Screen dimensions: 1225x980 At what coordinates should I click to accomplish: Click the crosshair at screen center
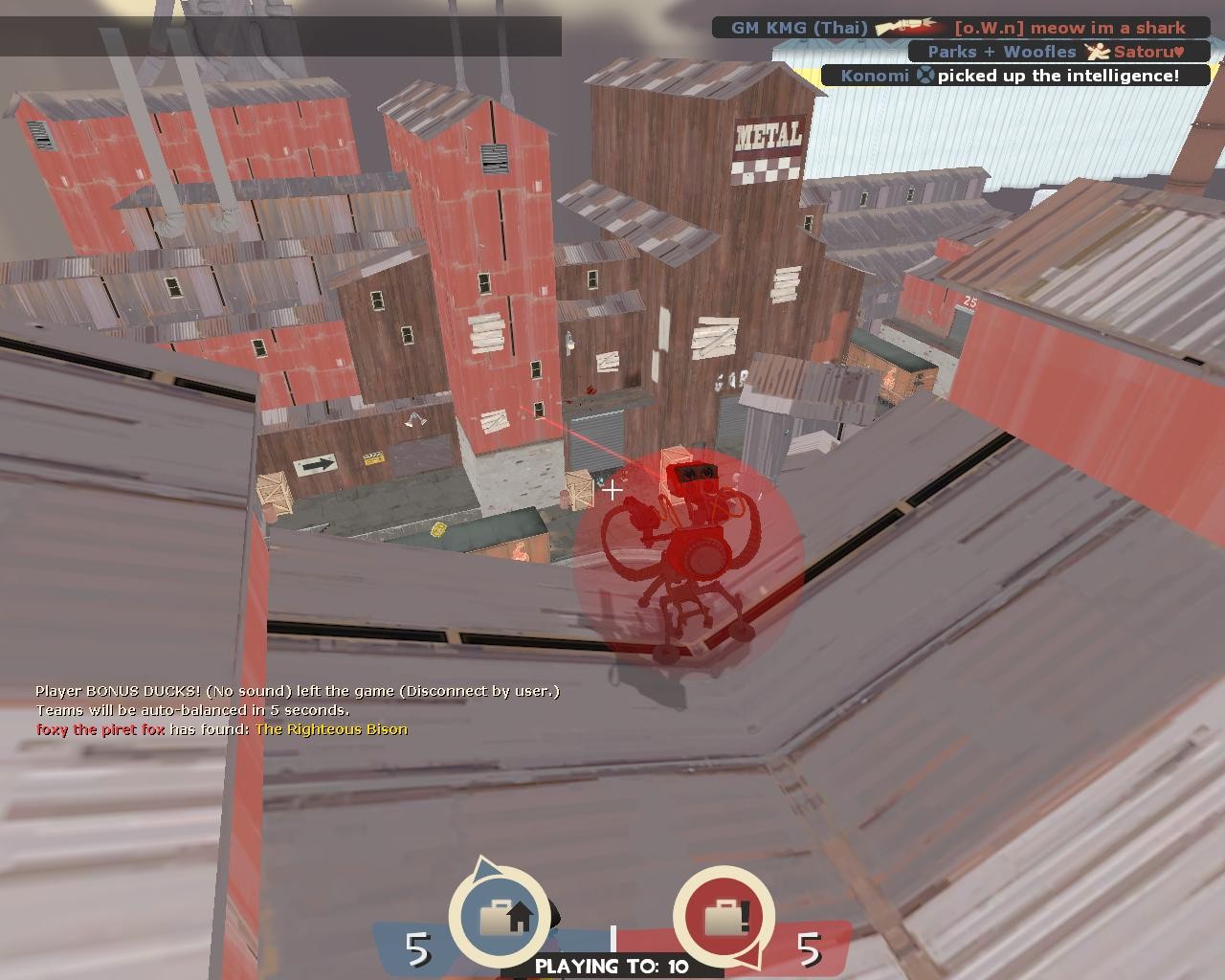click(x=612, y=490)
